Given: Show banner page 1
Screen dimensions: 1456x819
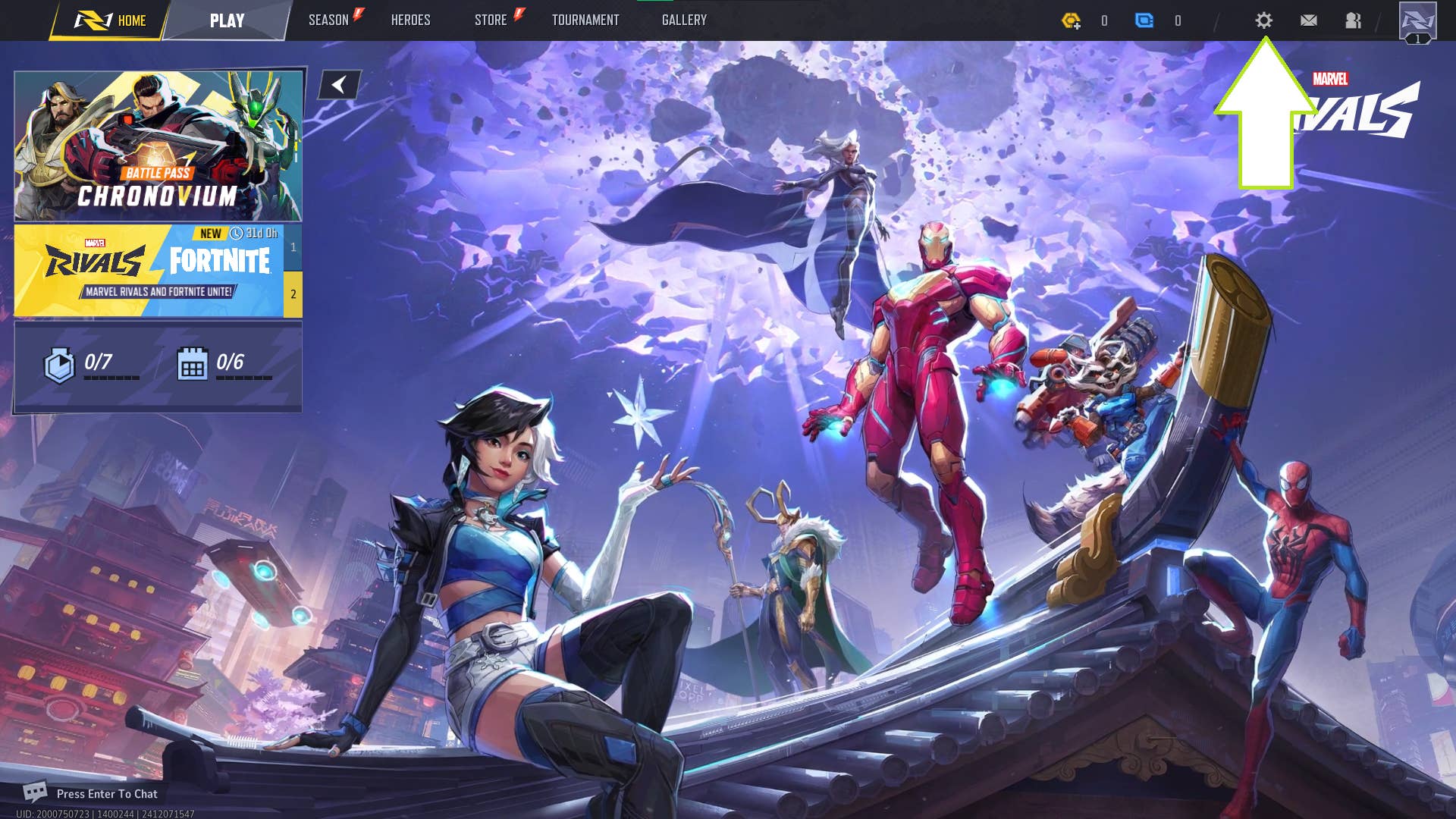Looking at the screenshot, I should 293,247.
